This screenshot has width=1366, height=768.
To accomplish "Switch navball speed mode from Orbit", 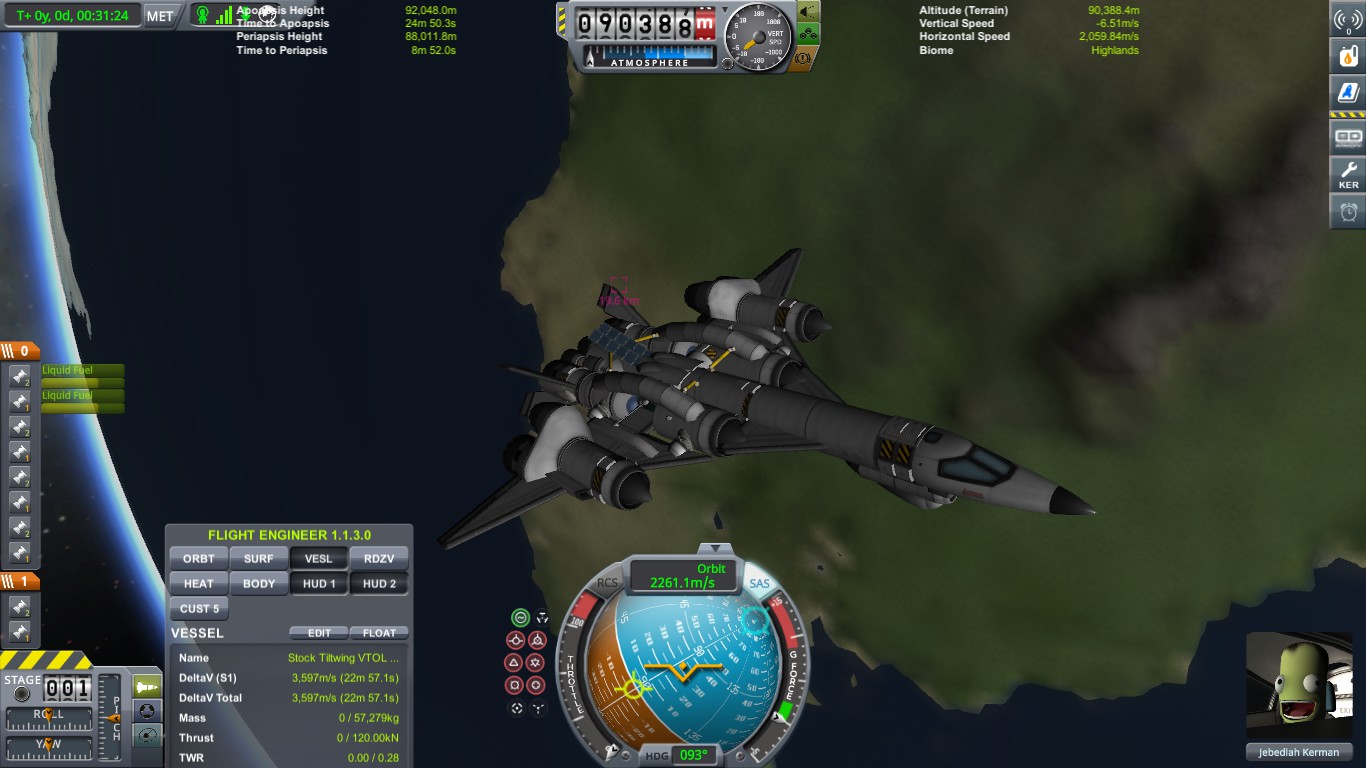I will pyautogui.click(x=683, y=576).
